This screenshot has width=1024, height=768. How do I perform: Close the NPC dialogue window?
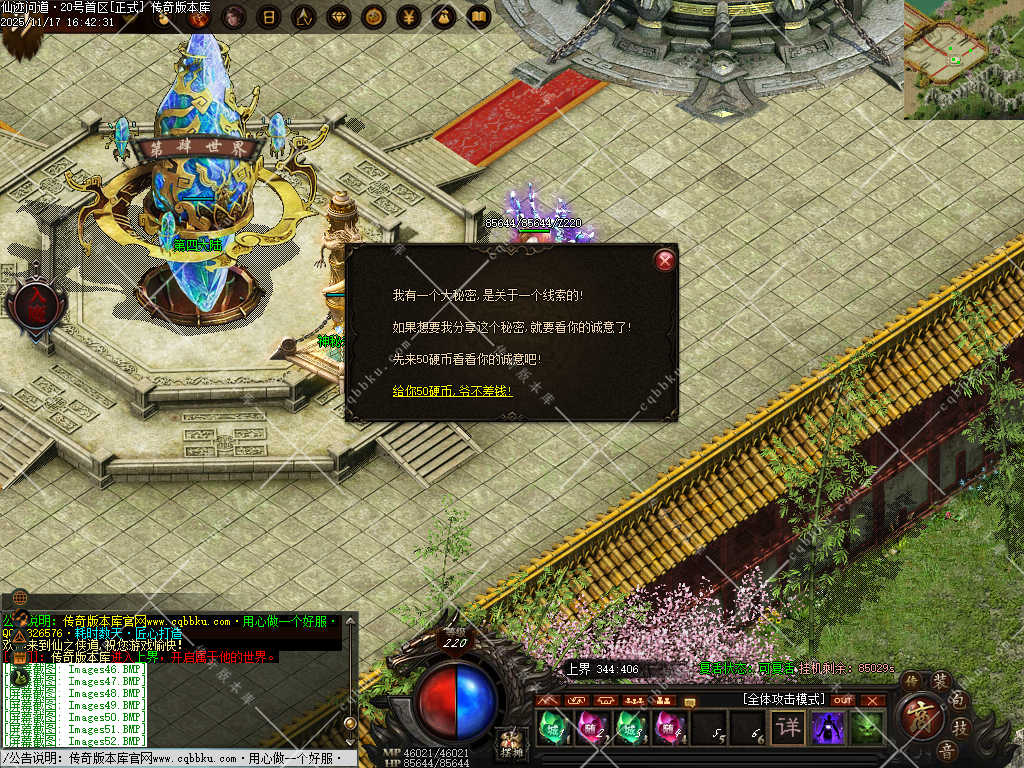(x=665, y=261)
